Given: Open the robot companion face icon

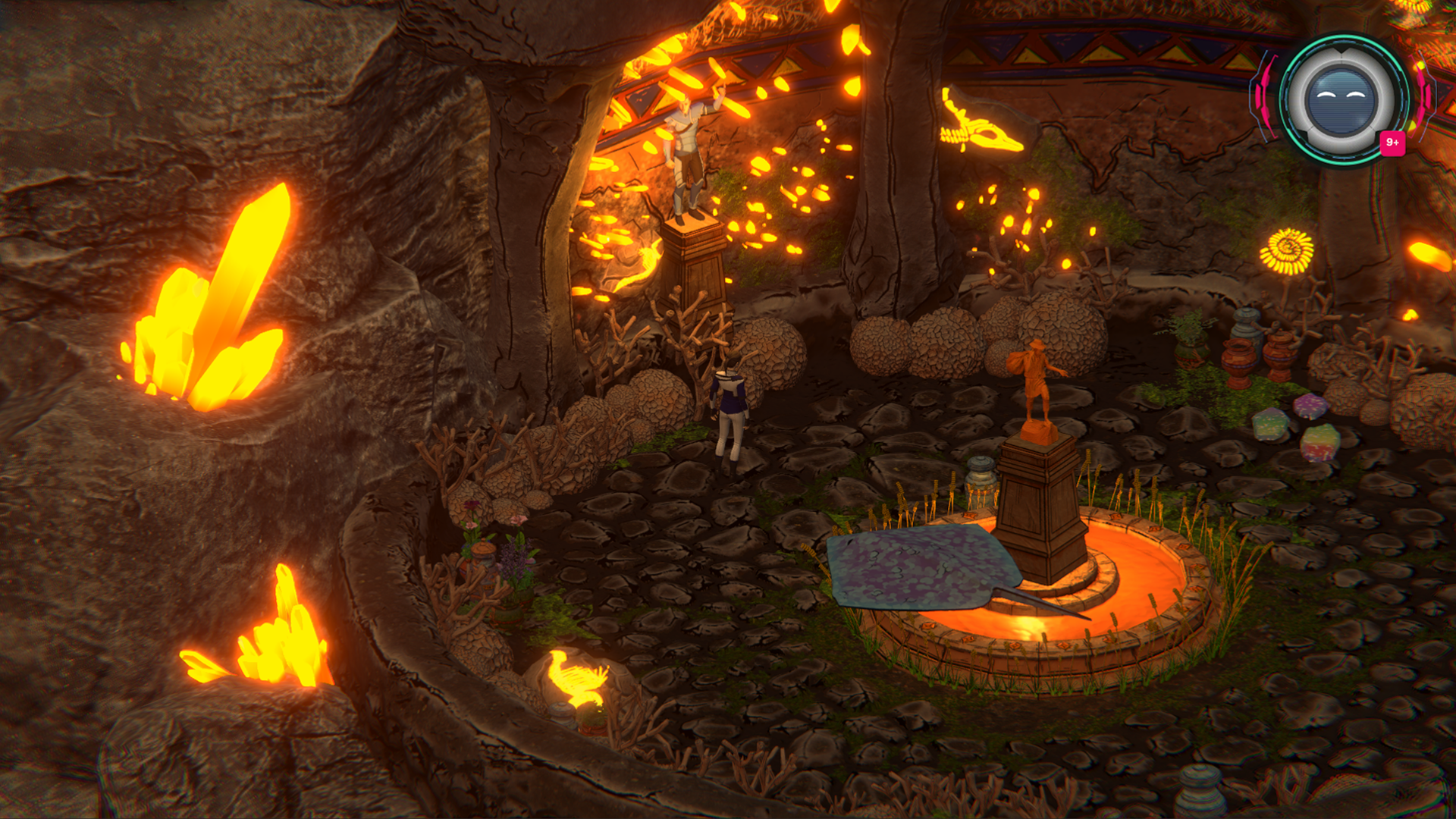Looking at the screenshot, I should tap(1341, 99).
